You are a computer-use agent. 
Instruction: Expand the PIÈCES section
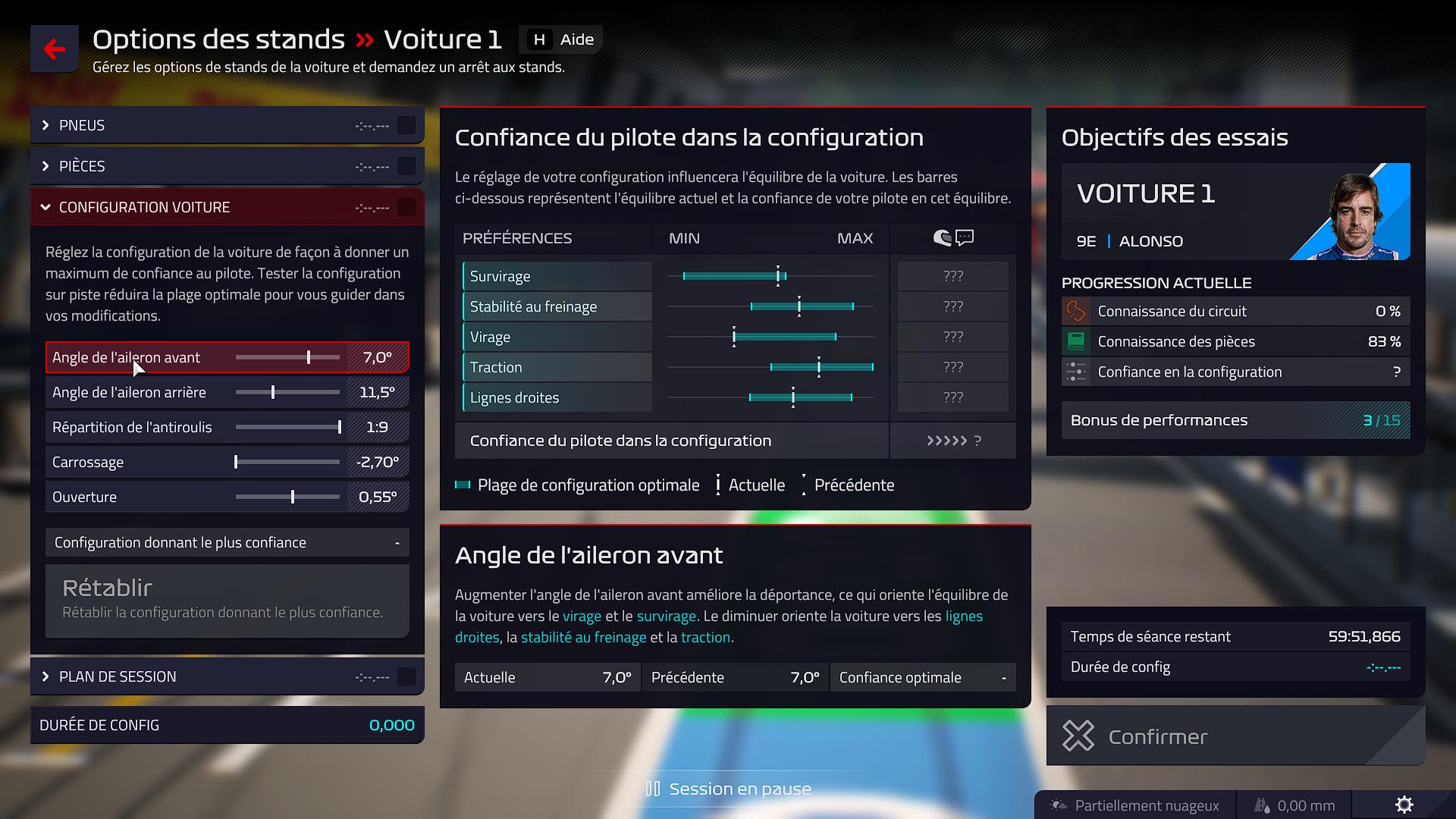pyautogui.click(x=83, y=166)
